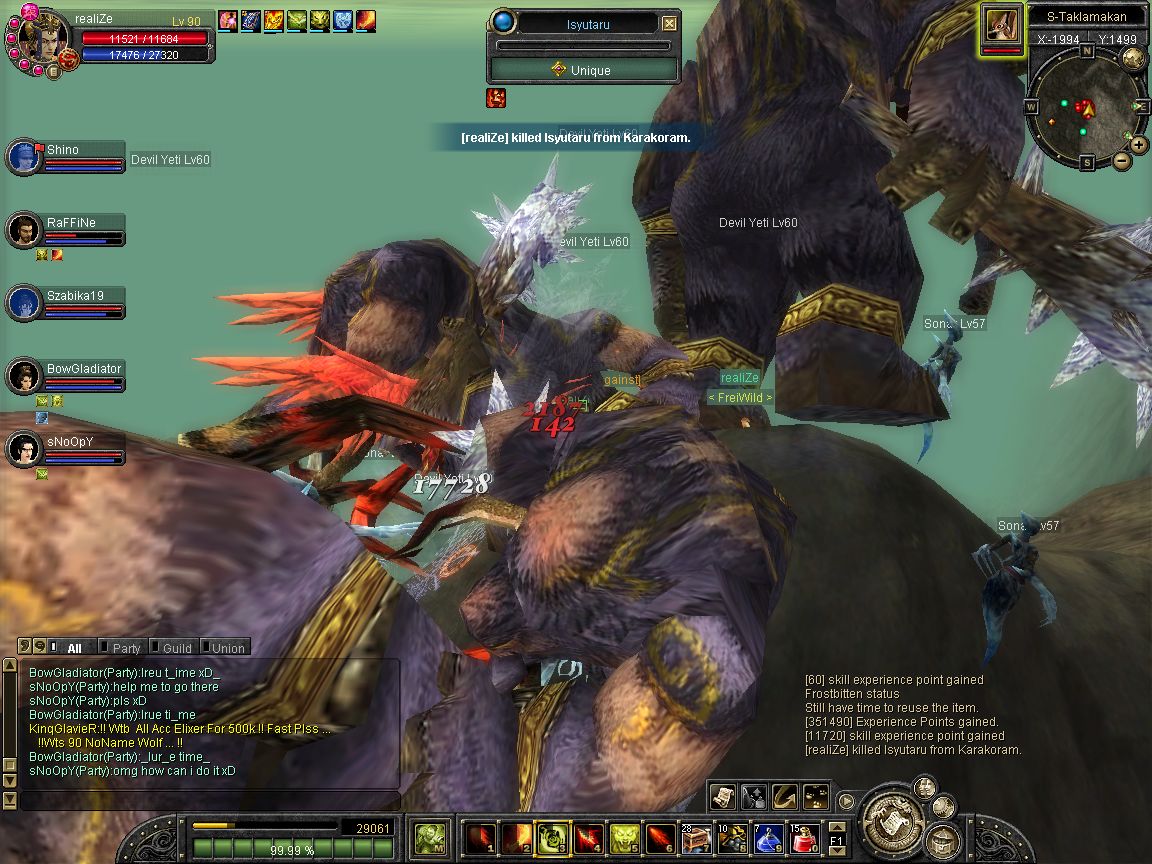The width and height of the screenshot is (1152, 864).
Task: Activate the green beast face skill in slot 5
Action: click(625, 837)
